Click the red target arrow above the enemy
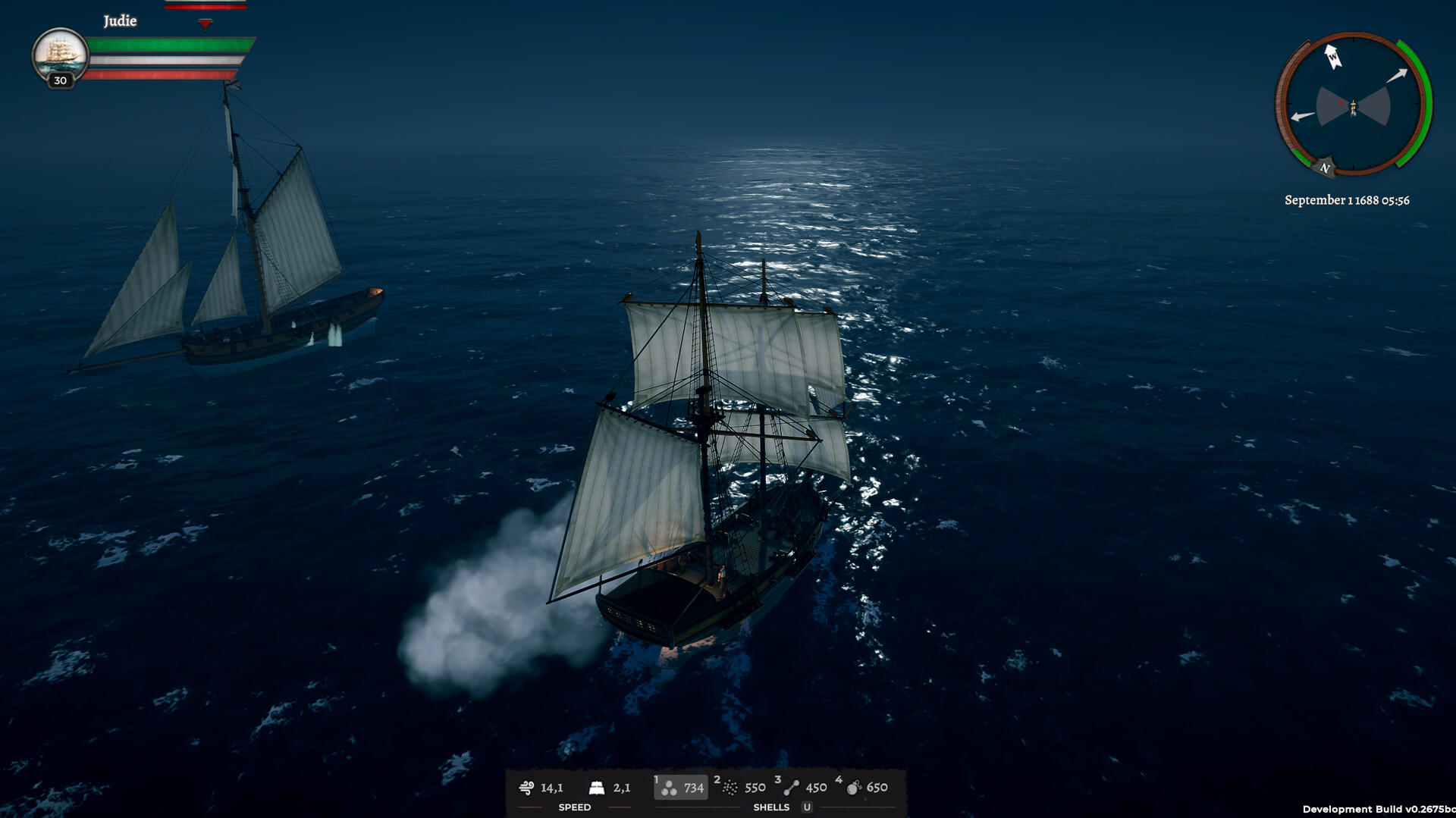This screenshot has height=818, width=1456. point(205,24)
